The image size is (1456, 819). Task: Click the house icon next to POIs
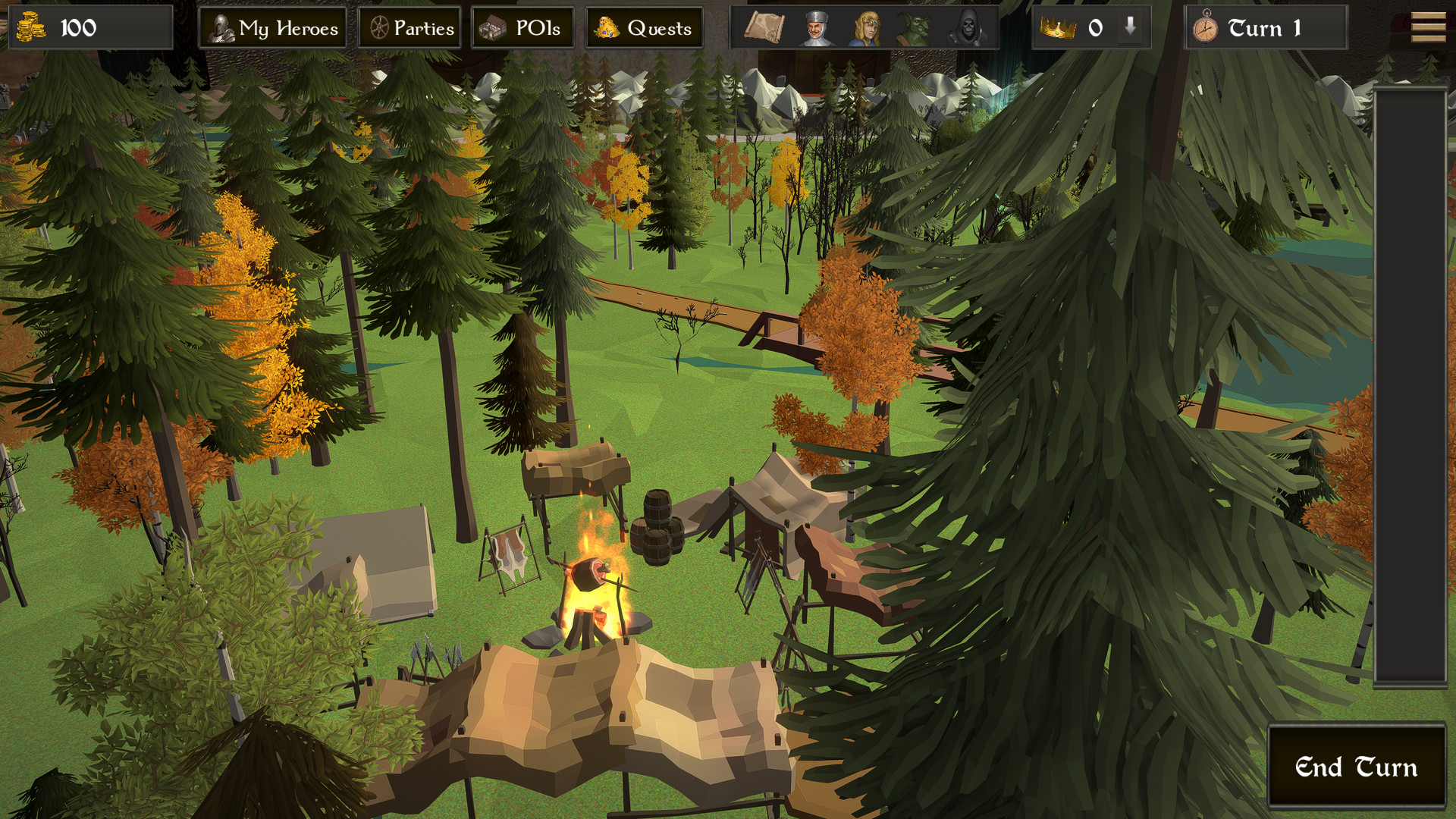click(x=494, y=28)
